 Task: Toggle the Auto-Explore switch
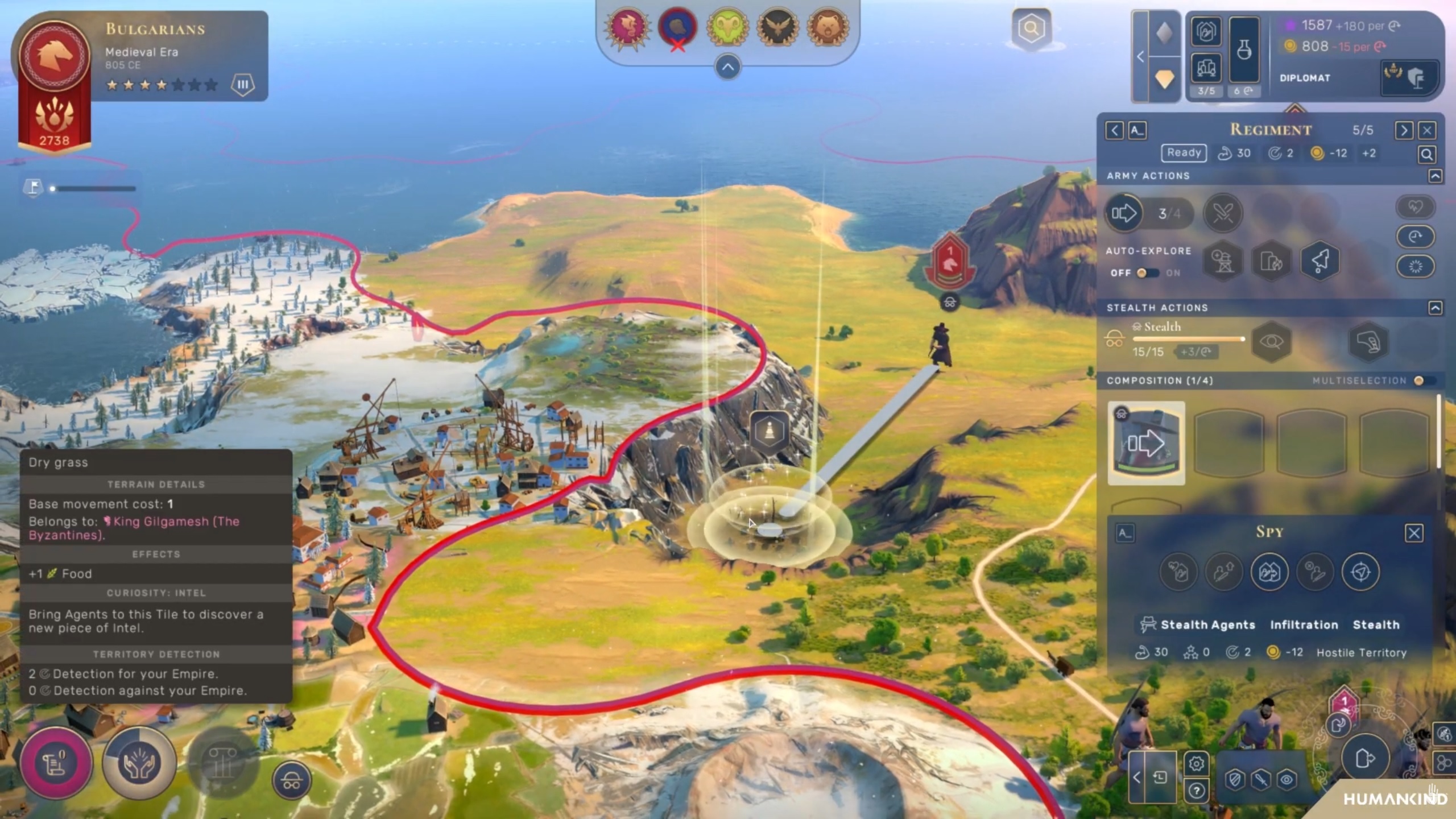(1147, 273)
